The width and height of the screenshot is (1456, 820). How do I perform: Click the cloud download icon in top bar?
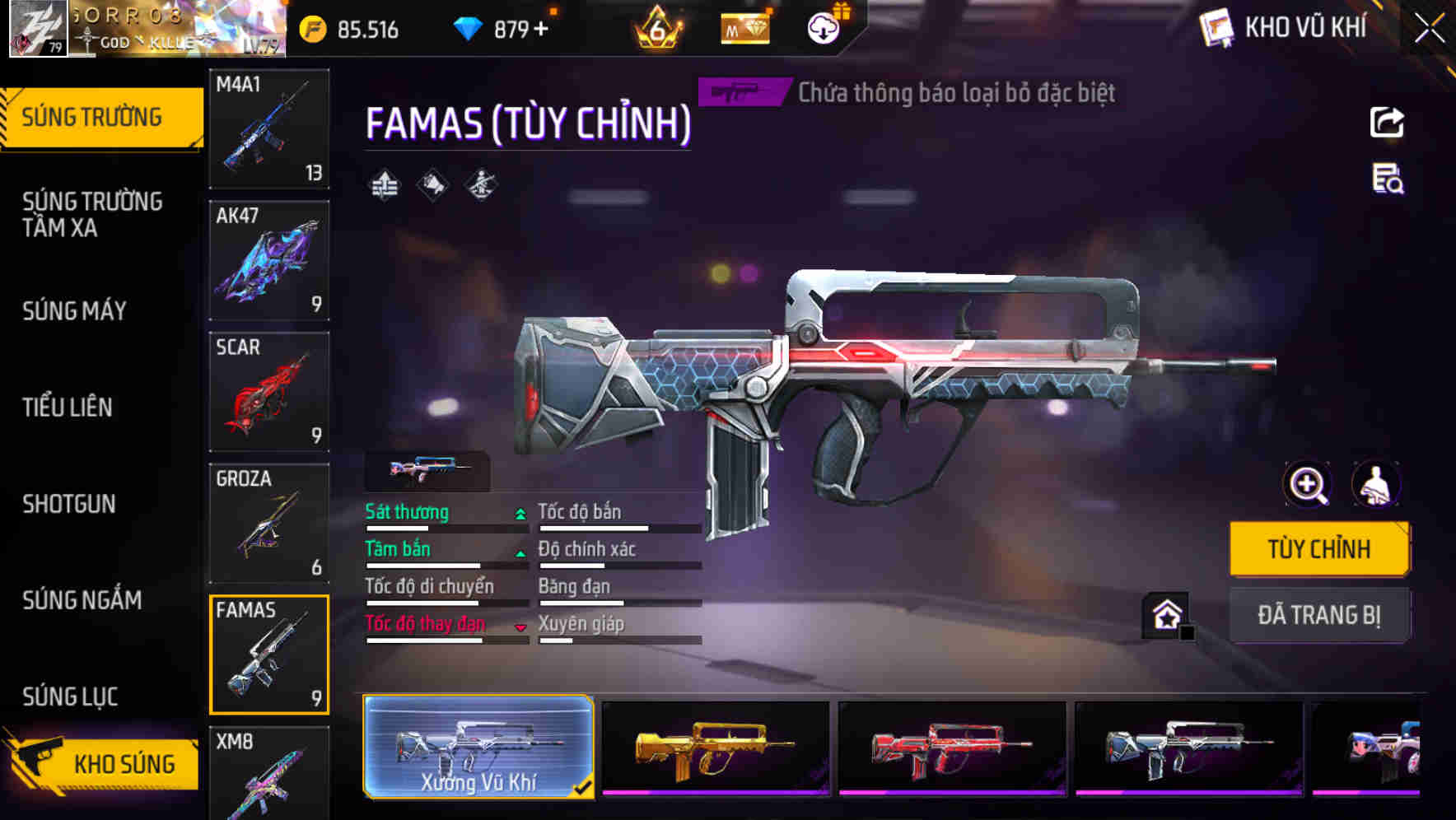coord(823,27)
